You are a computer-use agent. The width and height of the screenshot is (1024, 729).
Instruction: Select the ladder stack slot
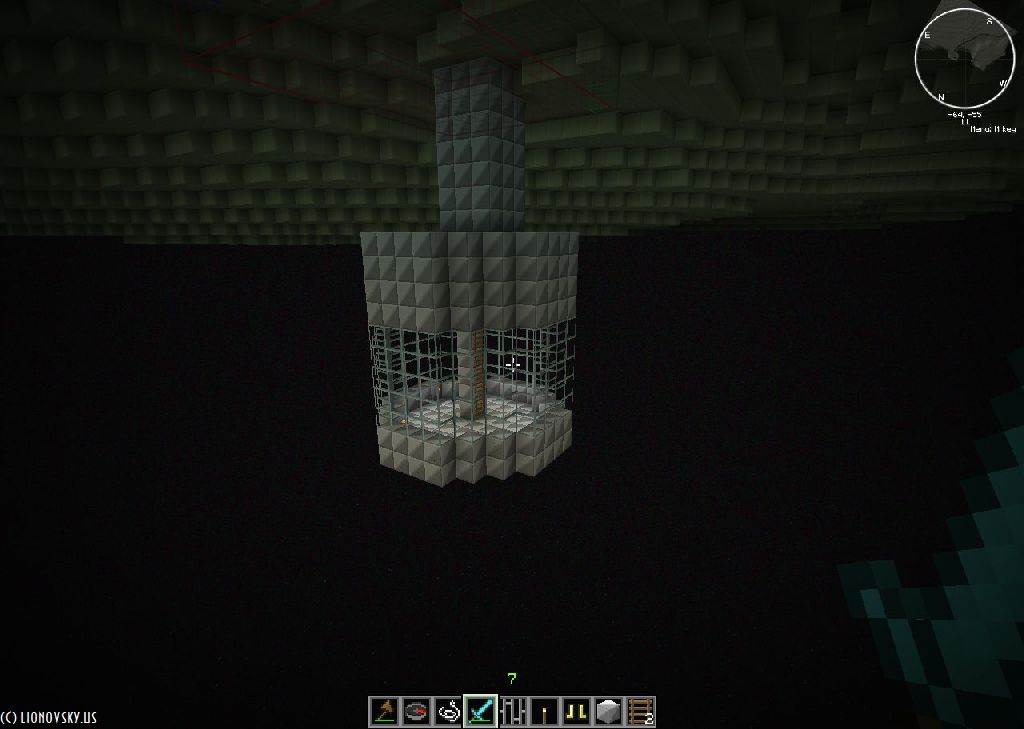click(x=640, y=711)
